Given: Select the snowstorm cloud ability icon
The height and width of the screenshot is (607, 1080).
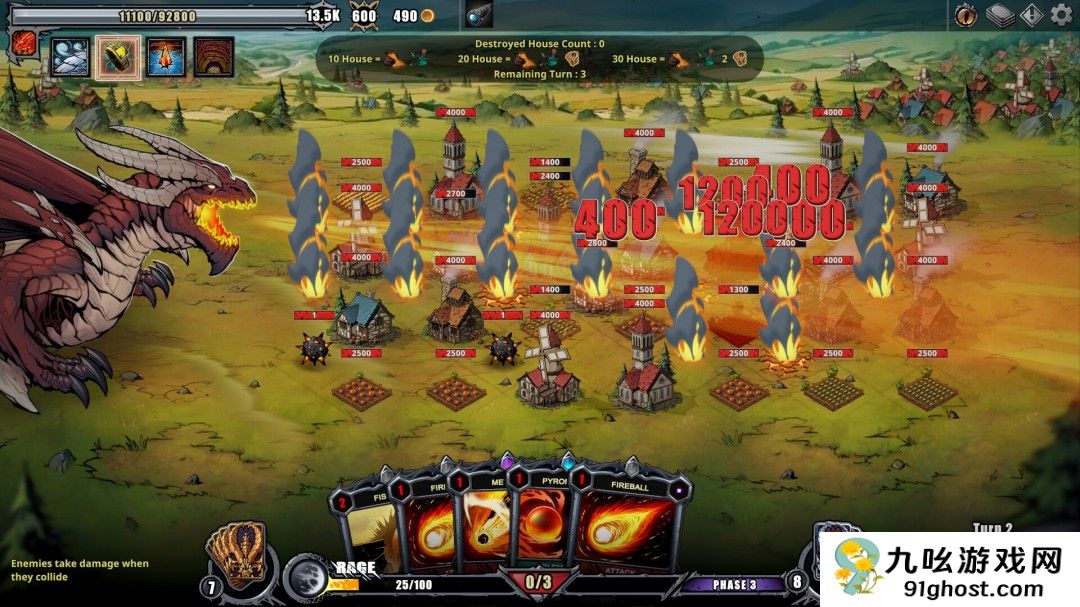Looking at the screenshot, I should tap(71, 57).
